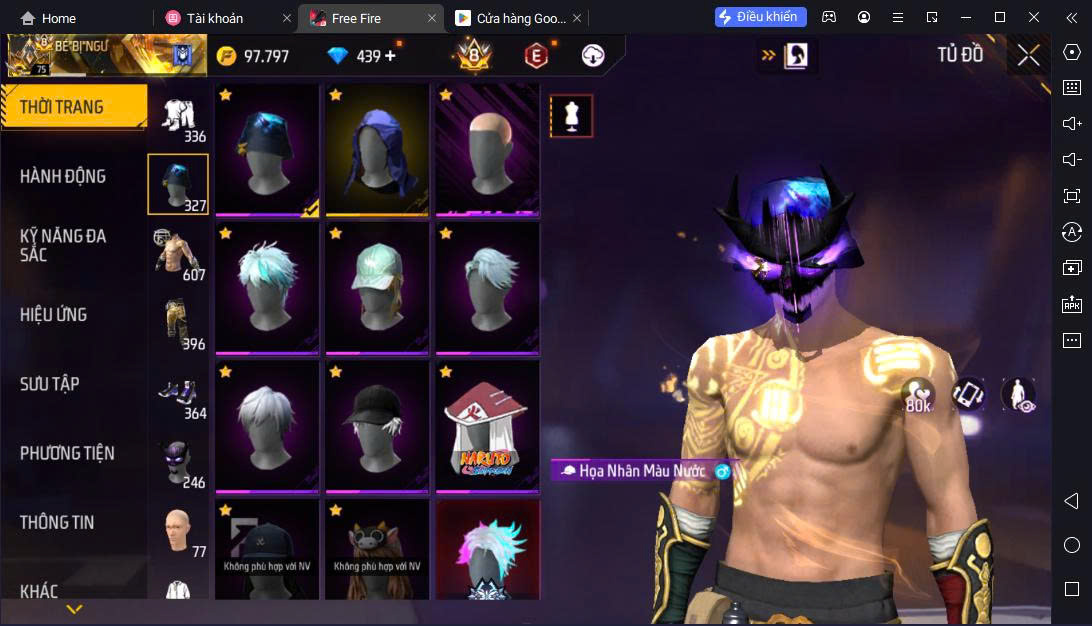Viewport: 1092px width, 626px height.
Task: Open the Cửa hàng Google Play tab
Action: click(x=510, y=18)
